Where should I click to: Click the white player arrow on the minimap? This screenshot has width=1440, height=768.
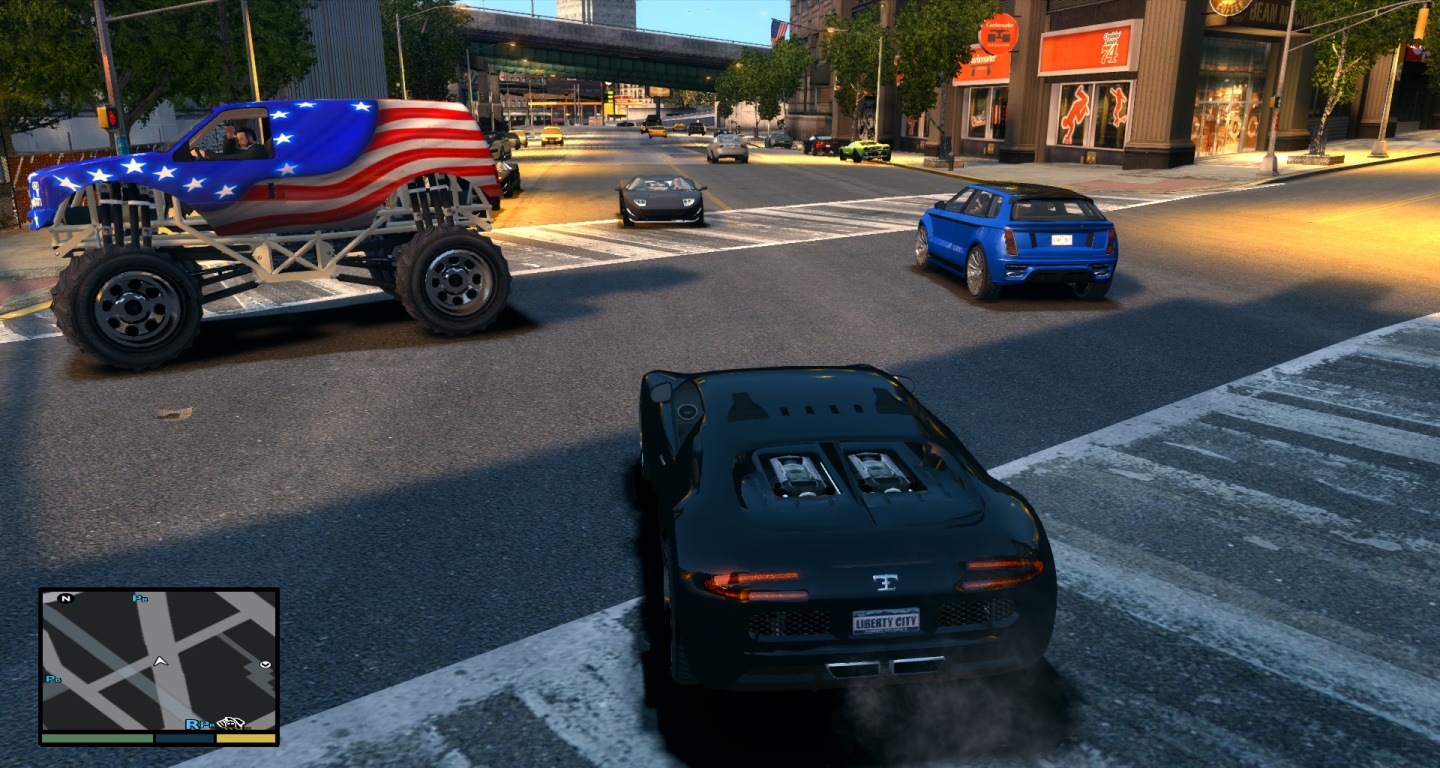159,661
